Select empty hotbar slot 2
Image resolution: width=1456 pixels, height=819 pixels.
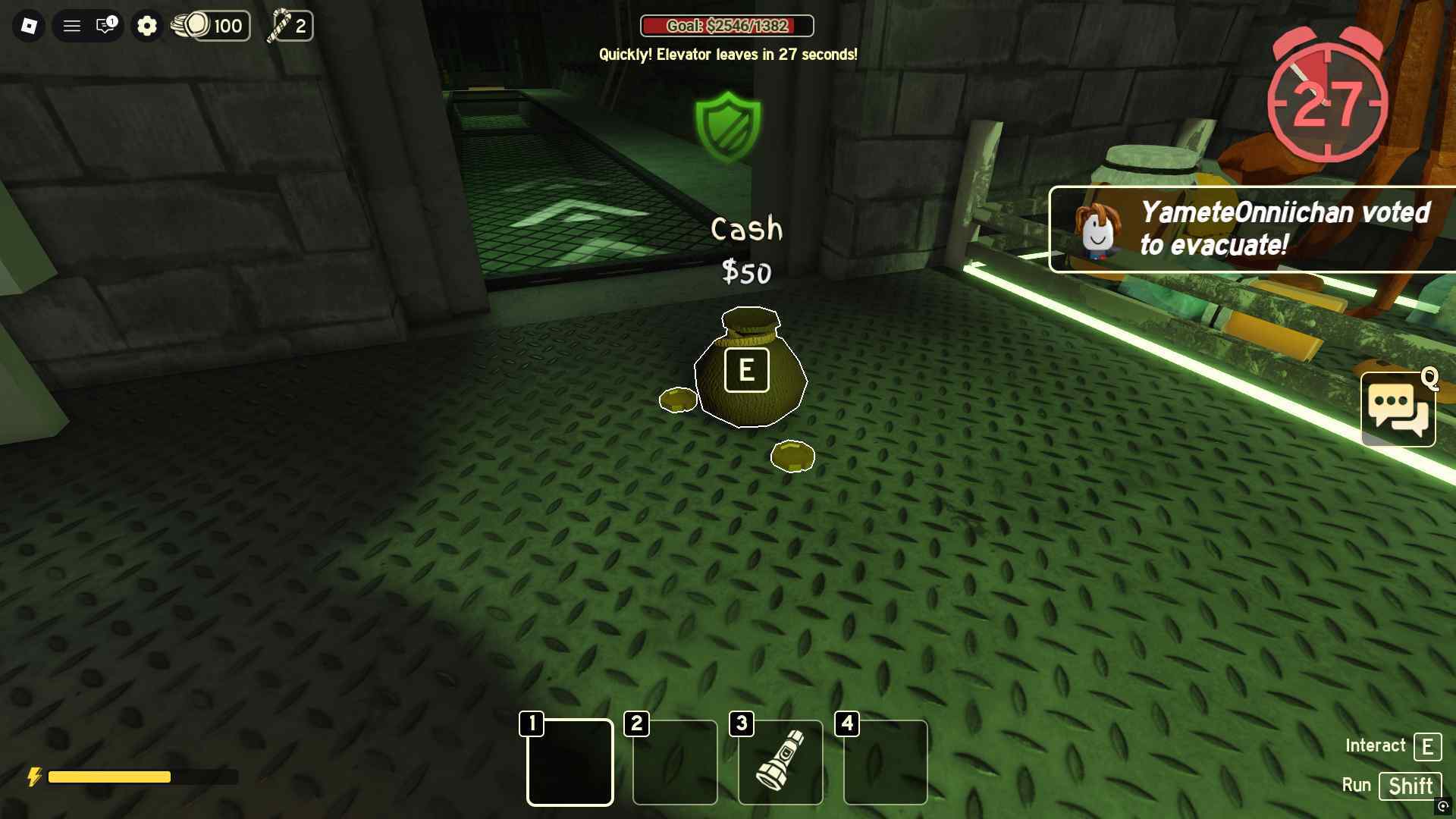[674, 762]
